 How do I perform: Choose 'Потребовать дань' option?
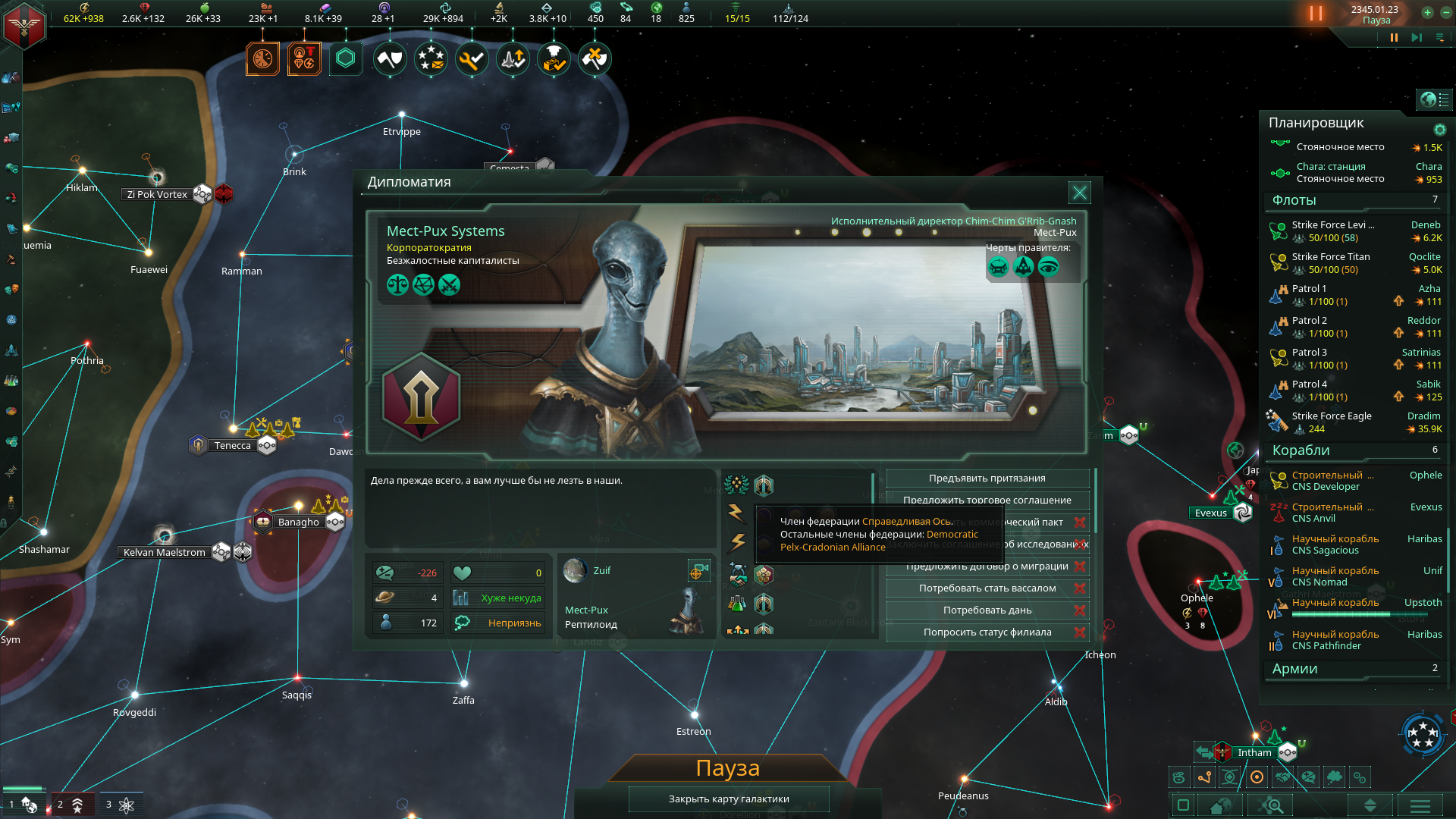tap(987, 610)
